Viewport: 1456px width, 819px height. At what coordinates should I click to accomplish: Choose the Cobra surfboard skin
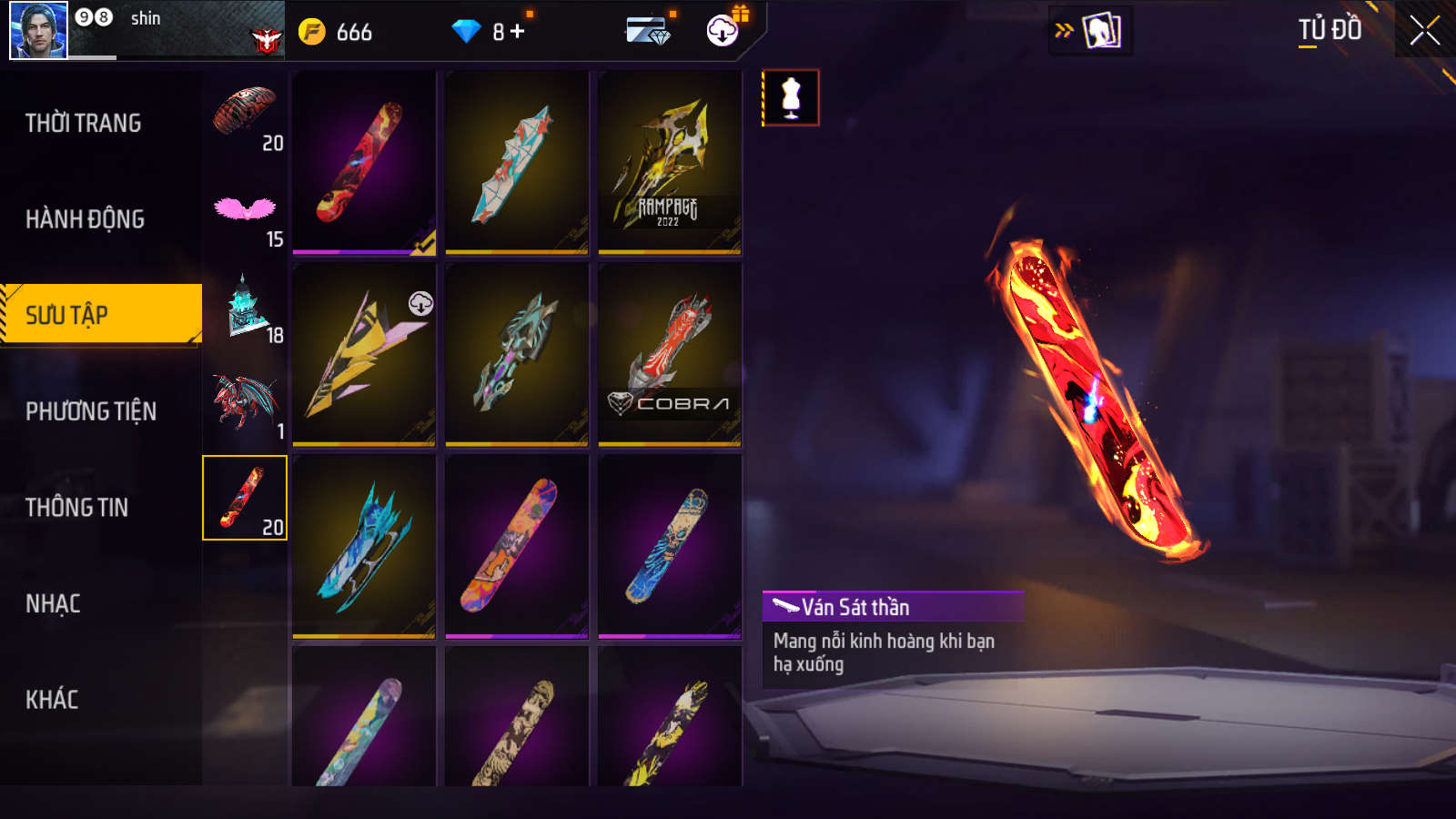pos(670,354)
